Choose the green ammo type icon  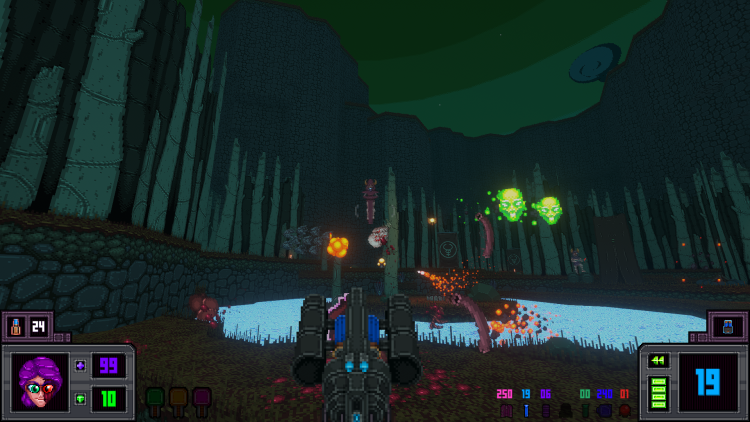[x=586, y=410]
